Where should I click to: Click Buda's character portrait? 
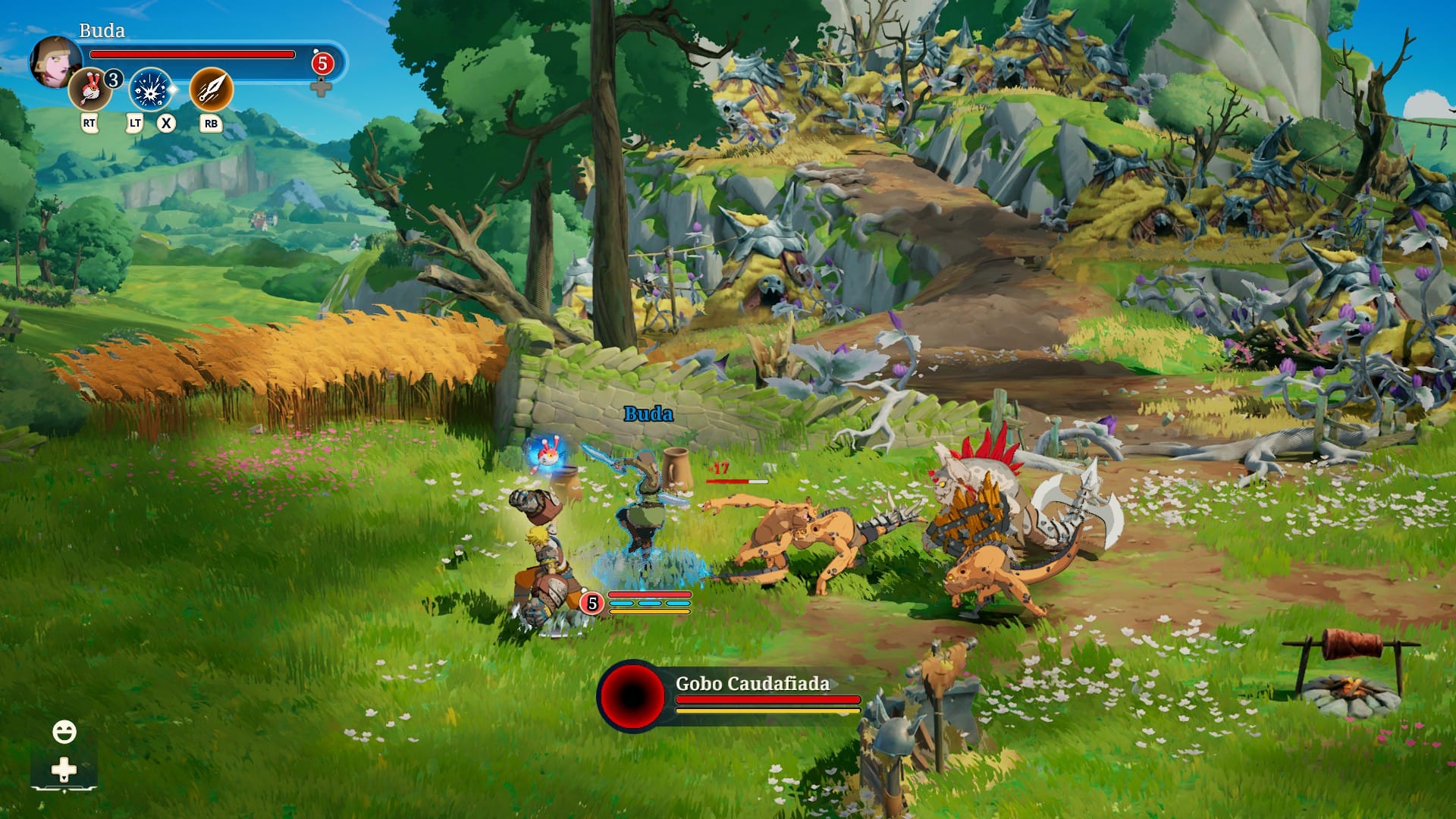click(53, 61)
